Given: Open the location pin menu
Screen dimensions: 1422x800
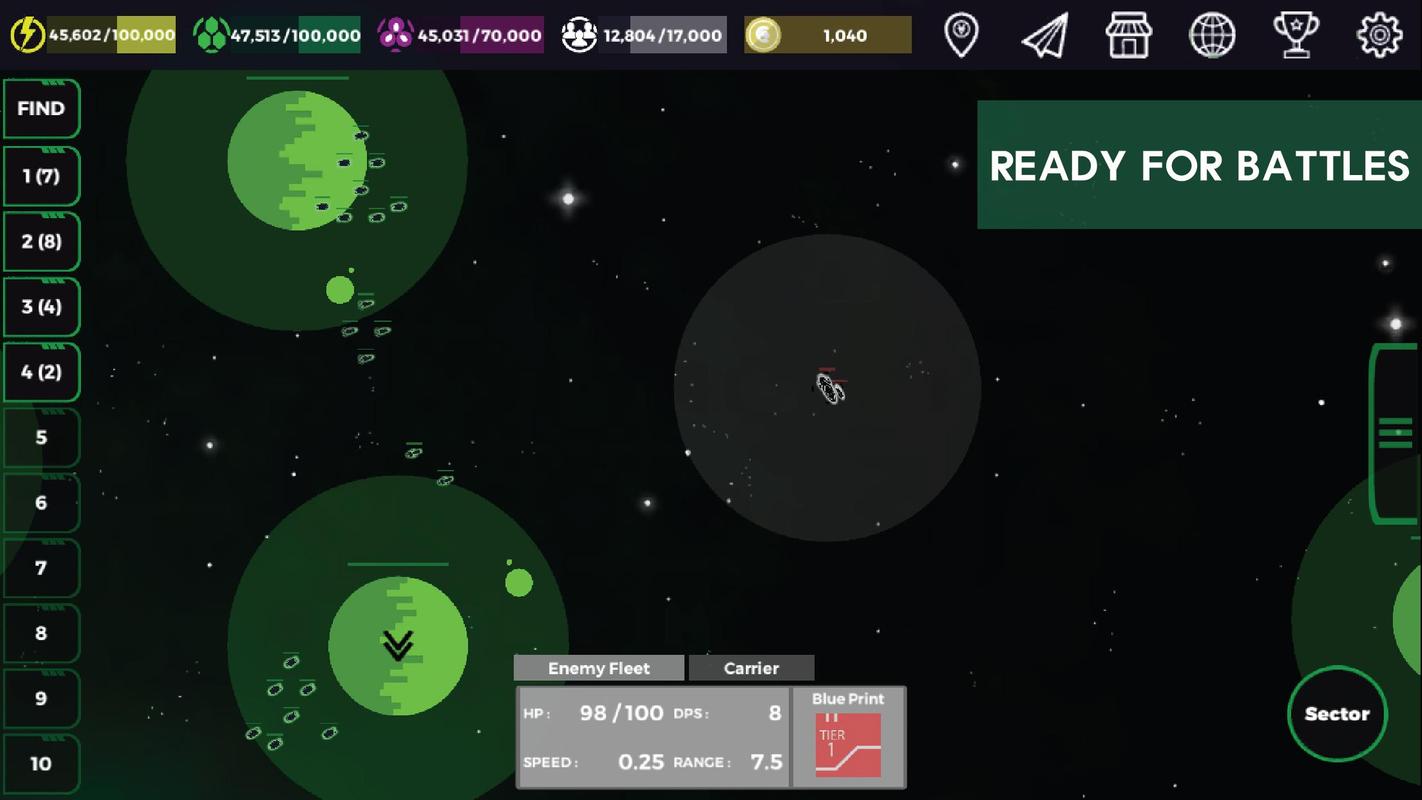Looking at the screenshot, I should point(961,35).
